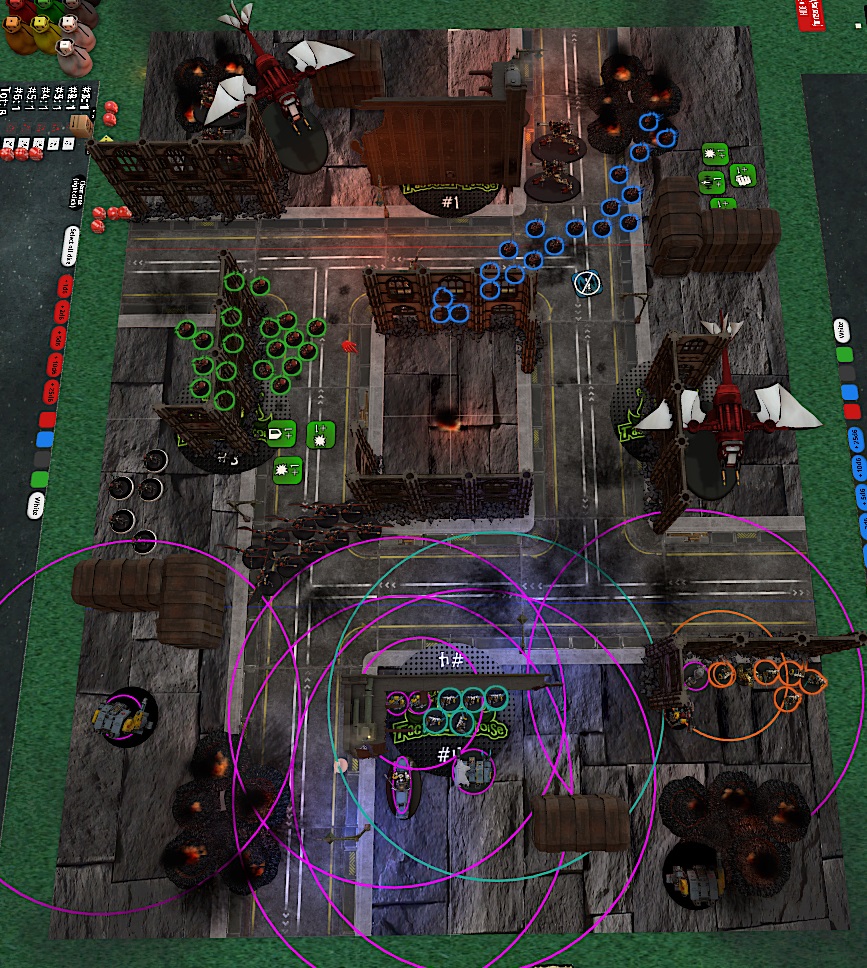This screenshot has width=867, height=968.
Task: Choose red dice color on the blue roller
Action: coord(852,411)
